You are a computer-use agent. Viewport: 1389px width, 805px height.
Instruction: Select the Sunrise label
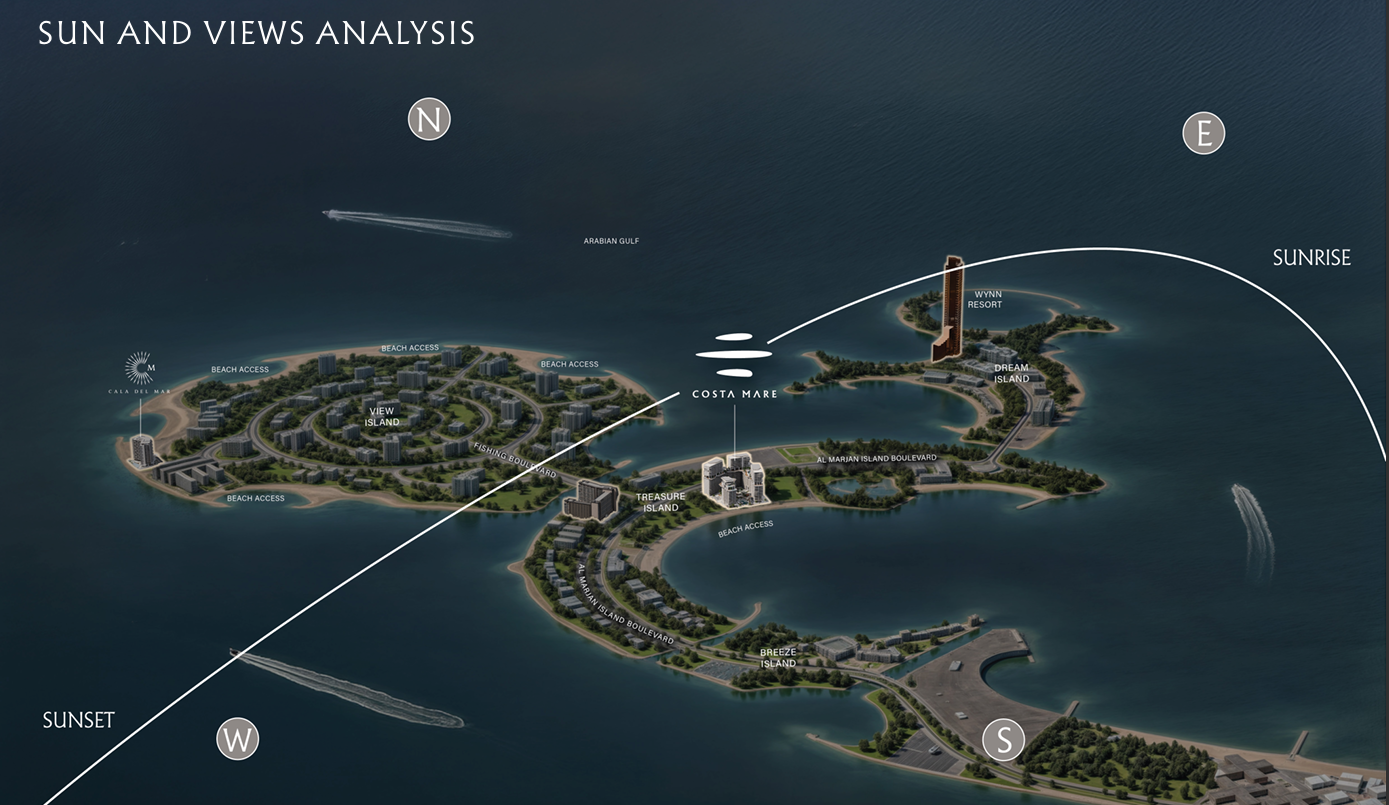pos(1311,258)
